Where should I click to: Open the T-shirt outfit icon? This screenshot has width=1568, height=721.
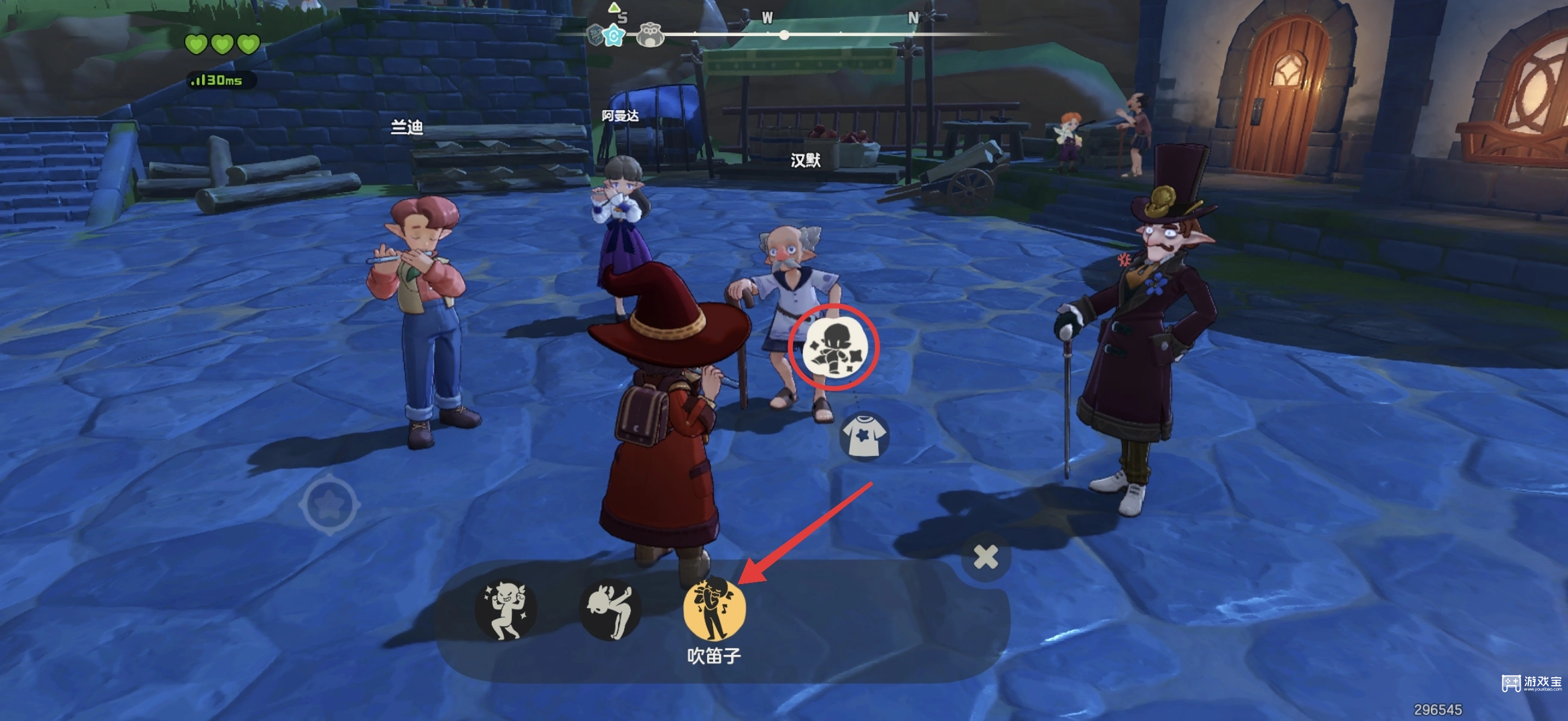[x=864, y=436]
